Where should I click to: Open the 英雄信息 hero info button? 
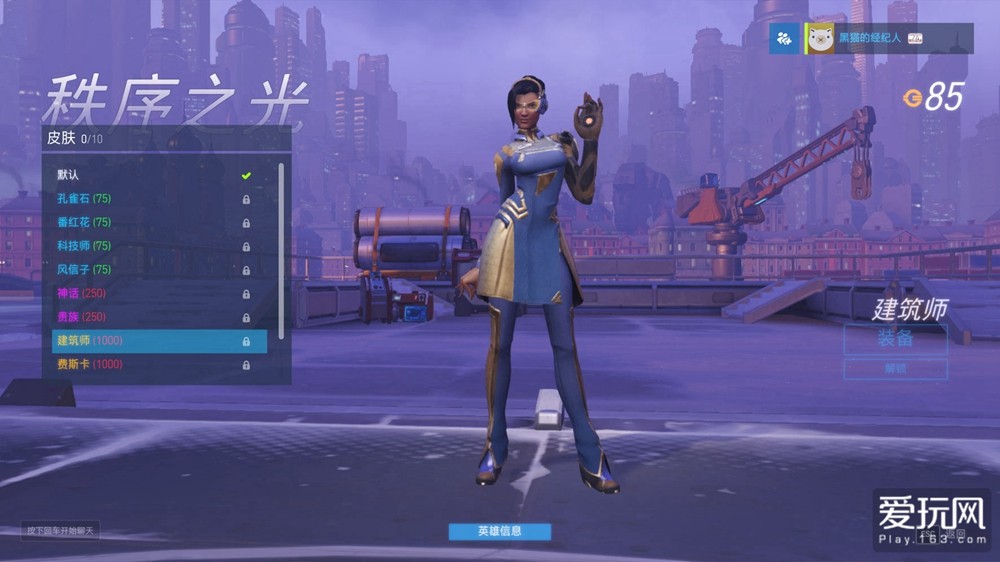[499, 531]
